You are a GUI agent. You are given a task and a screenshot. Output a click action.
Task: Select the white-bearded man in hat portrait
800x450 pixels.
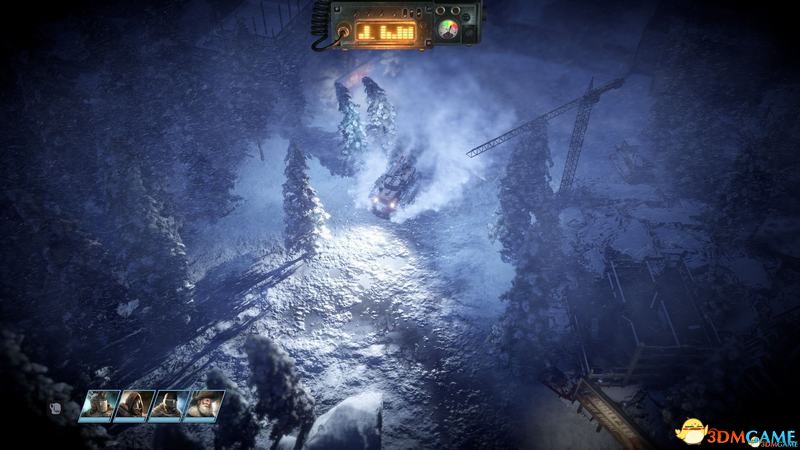pyautogui.click(x=205, y=404)
